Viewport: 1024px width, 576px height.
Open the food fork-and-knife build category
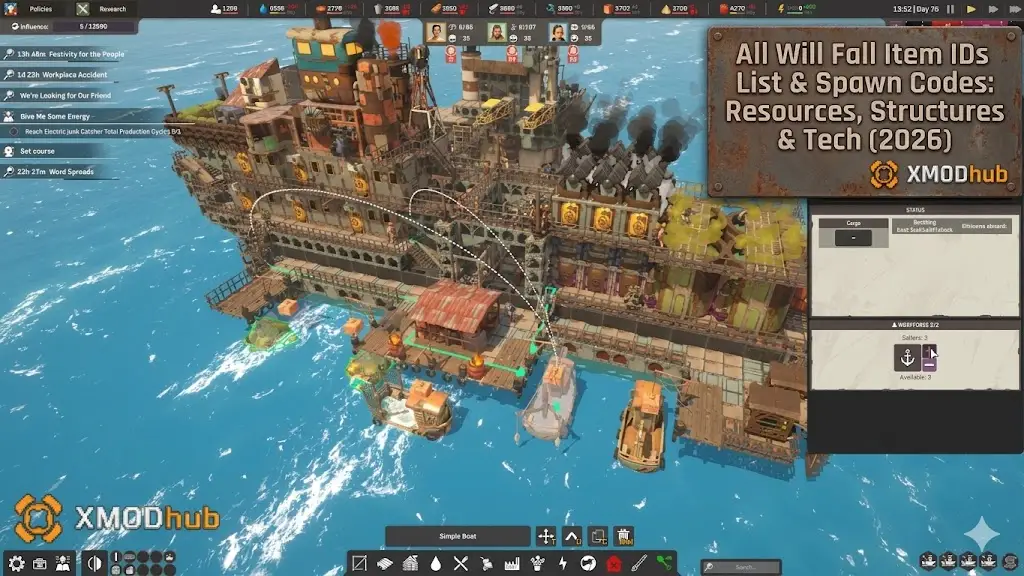[461, 564]
